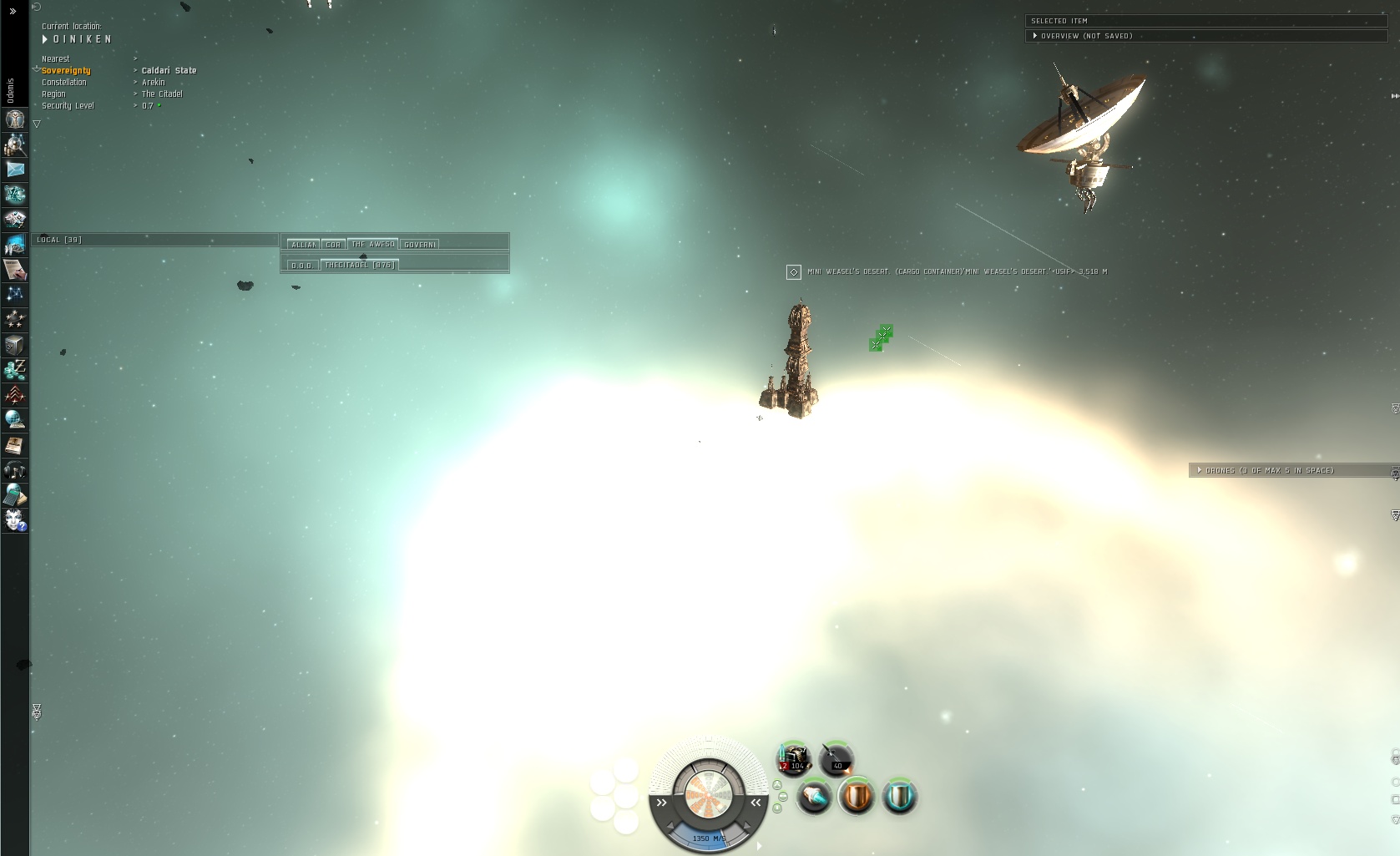Select the Governi chat tab
Viewport: 1400px width, 856px height.
point(420,245)
